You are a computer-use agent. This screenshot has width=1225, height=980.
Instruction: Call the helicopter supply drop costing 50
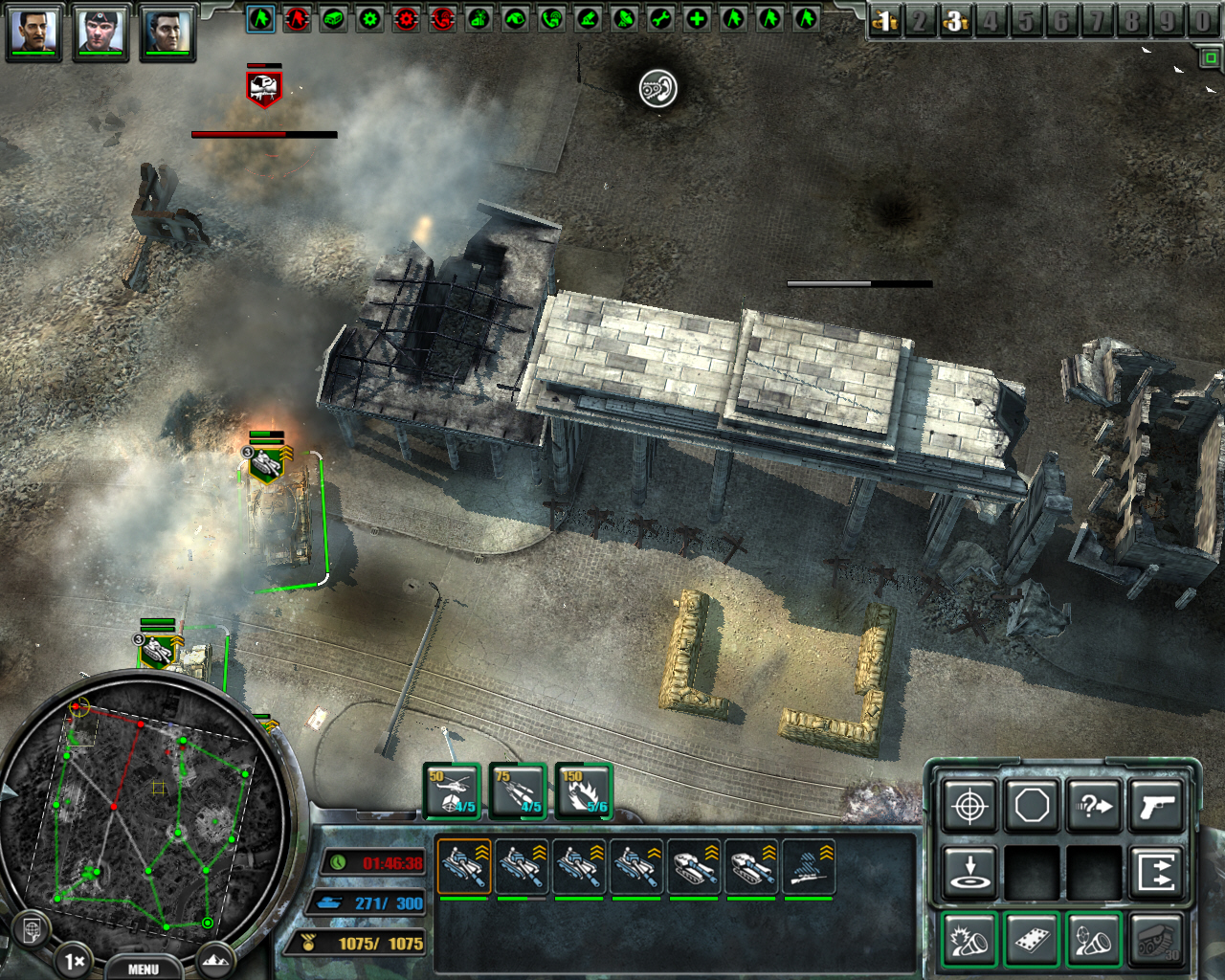point(453,791)
